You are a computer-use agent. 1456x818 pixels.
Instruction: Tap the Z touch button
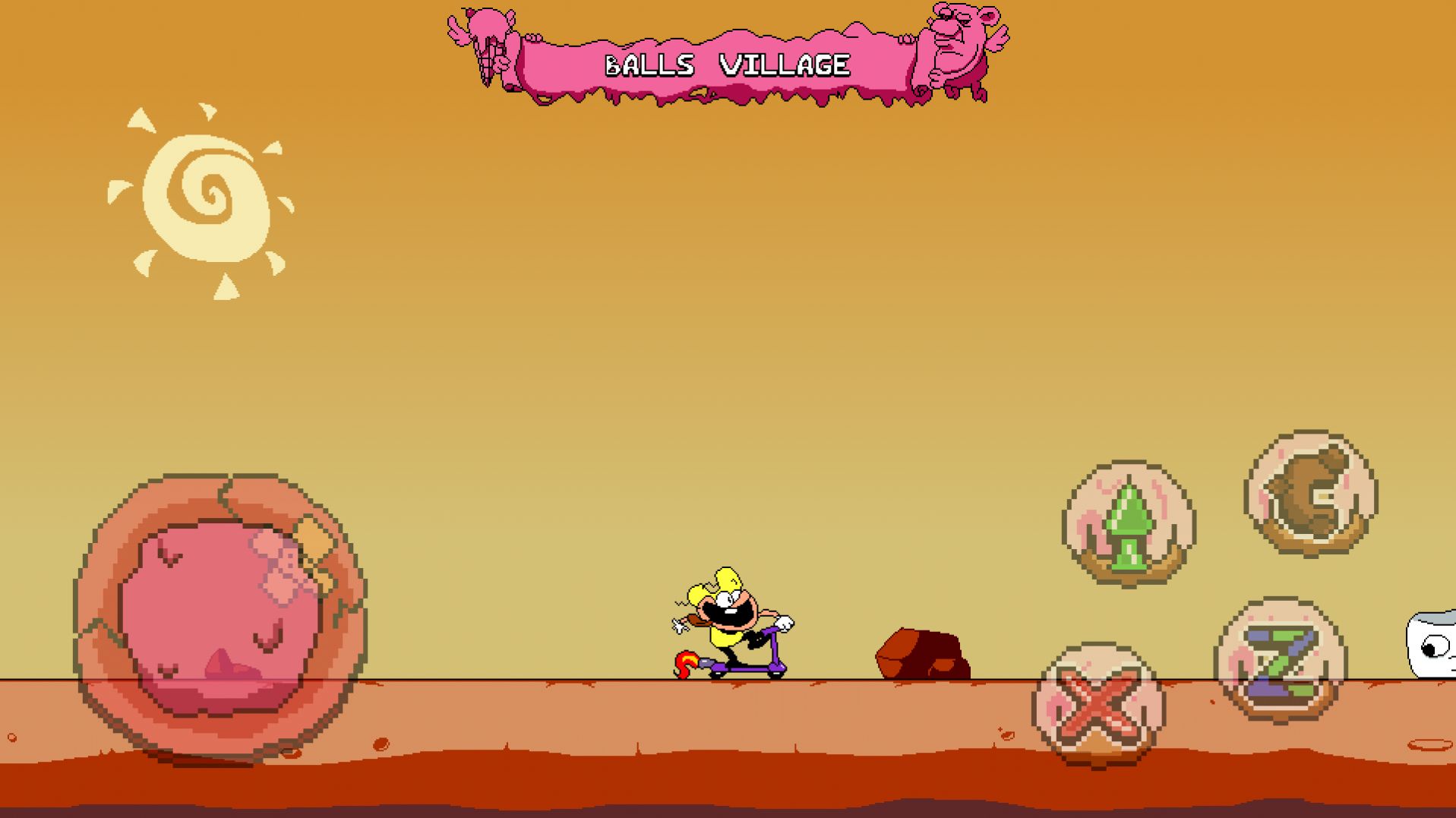[1281, 661]
